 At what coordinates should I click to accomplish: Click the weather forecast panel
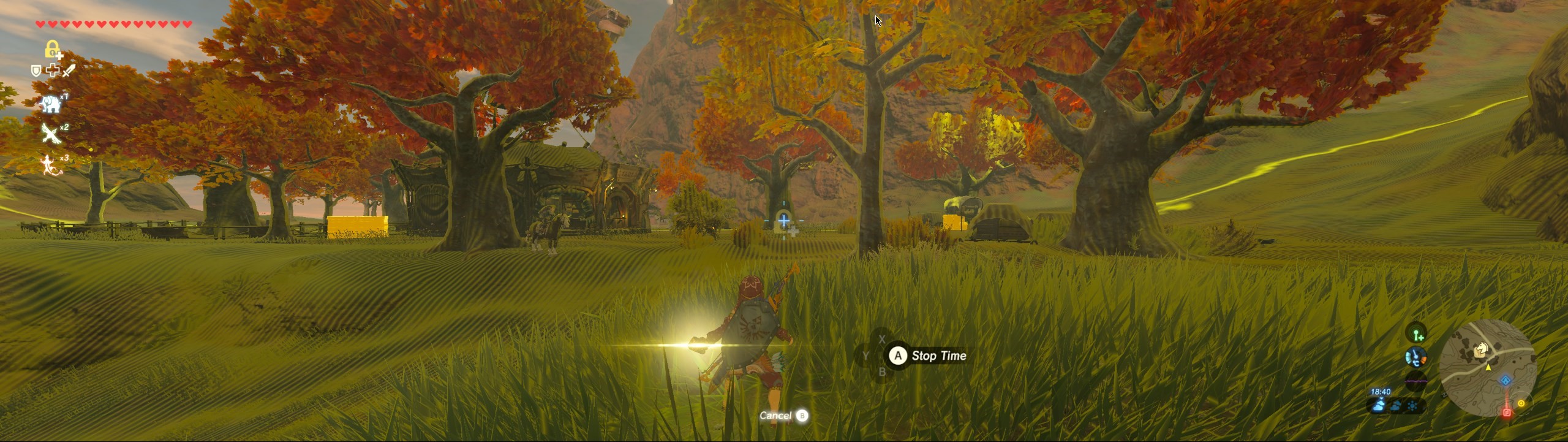[1395, 405]
